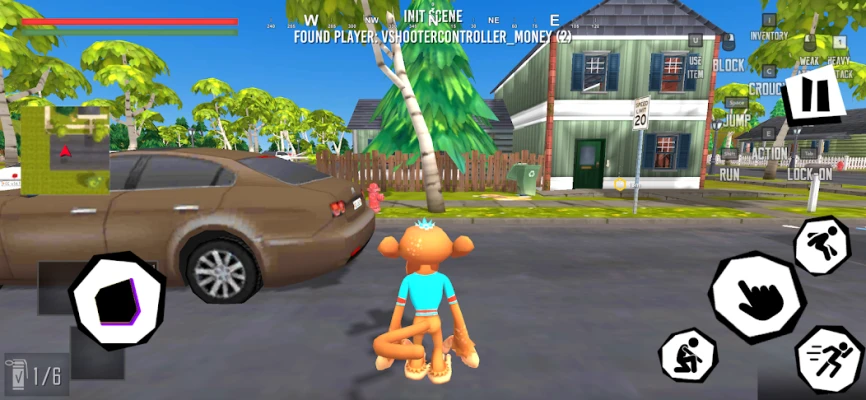Tap the running figure sprint button
Viewport: 866px width, 400px height.
click(x=830, y=358)
